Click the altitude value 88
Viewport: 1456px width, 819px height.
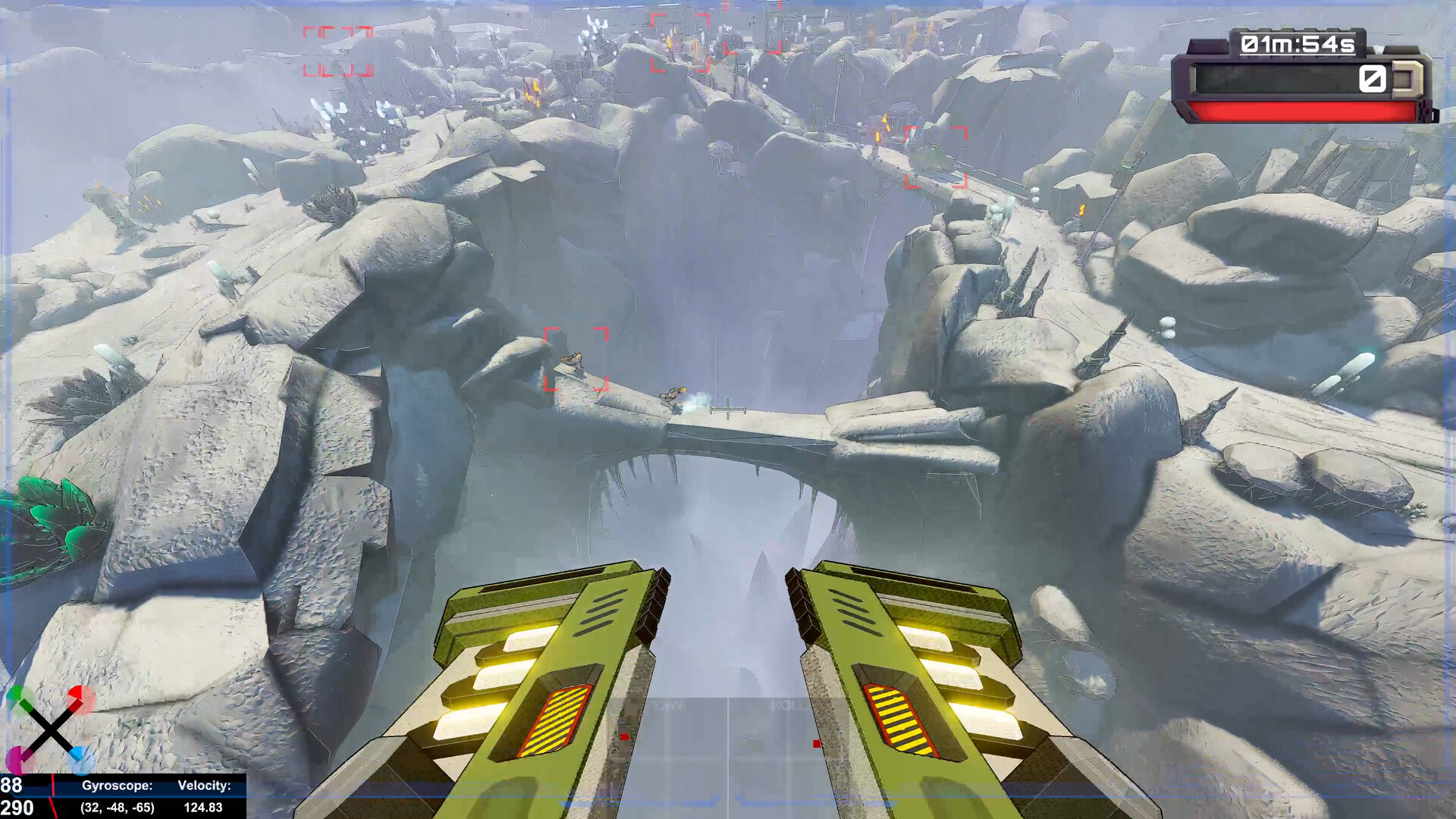point(11,784)
